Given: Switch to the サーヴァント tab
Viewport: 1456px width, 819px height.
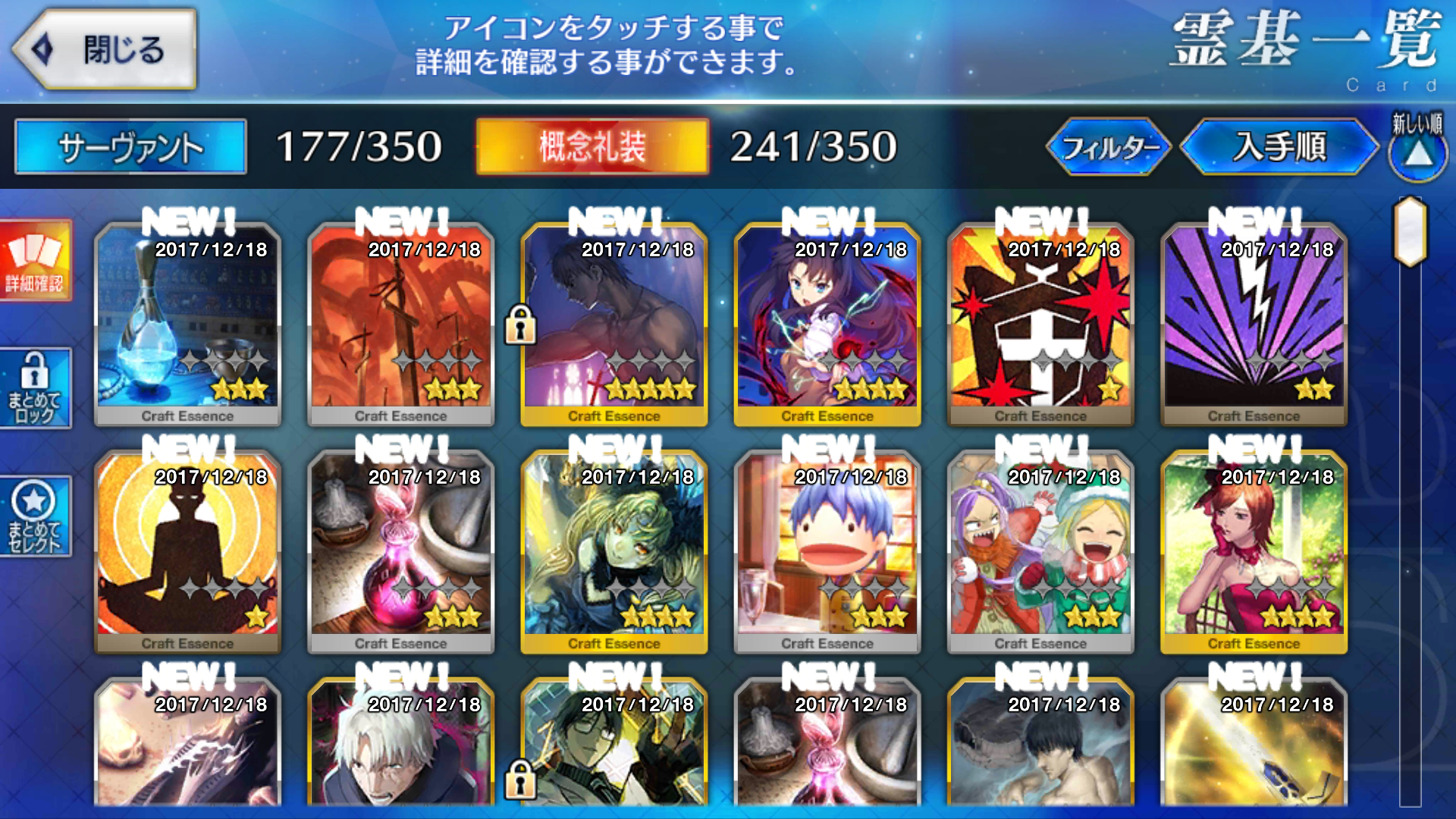Looking at the screenshot, I should click(130, 146).
